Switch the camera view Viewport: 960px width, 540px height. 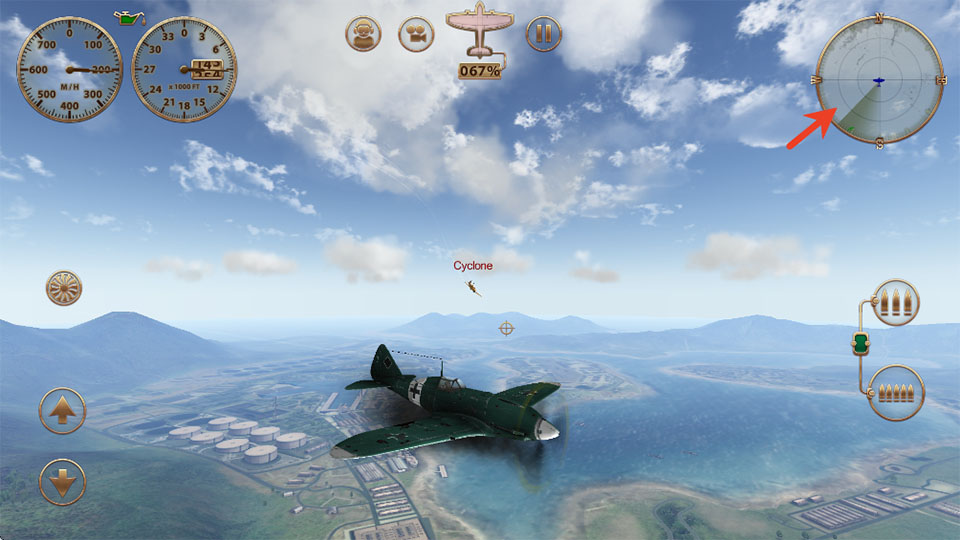[x=416, y=34]
